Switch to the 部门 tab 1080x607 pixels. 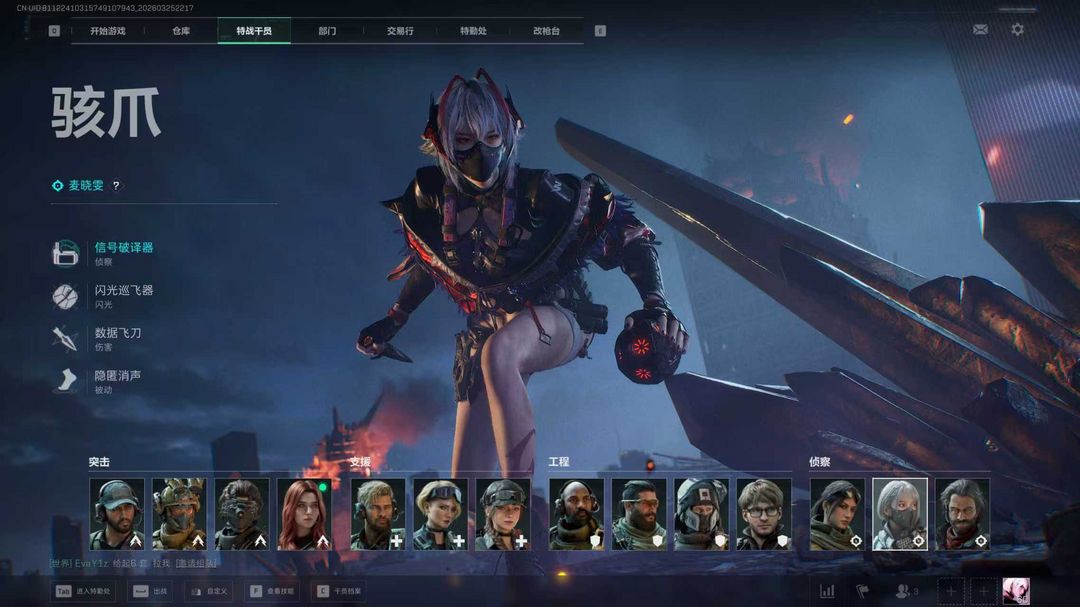pyautogui.click(x=327, y=31)
